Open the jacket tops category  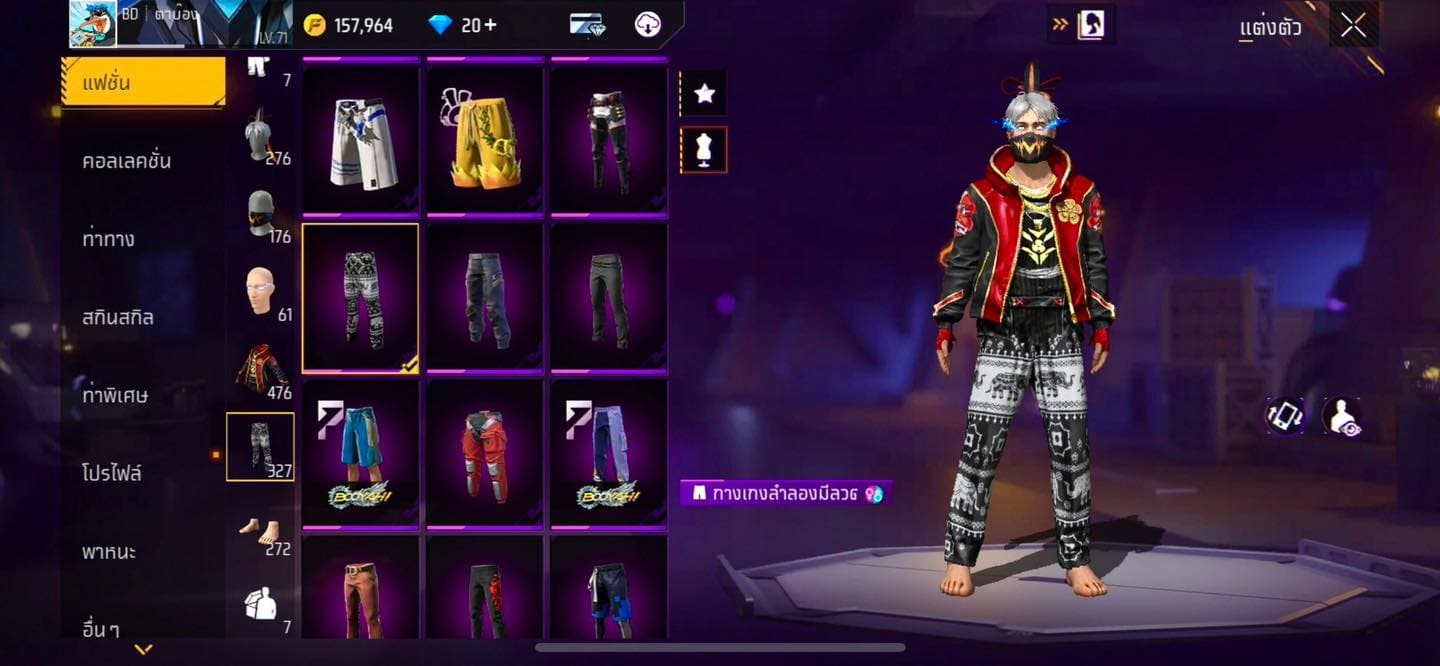click(x=261, y=368)
